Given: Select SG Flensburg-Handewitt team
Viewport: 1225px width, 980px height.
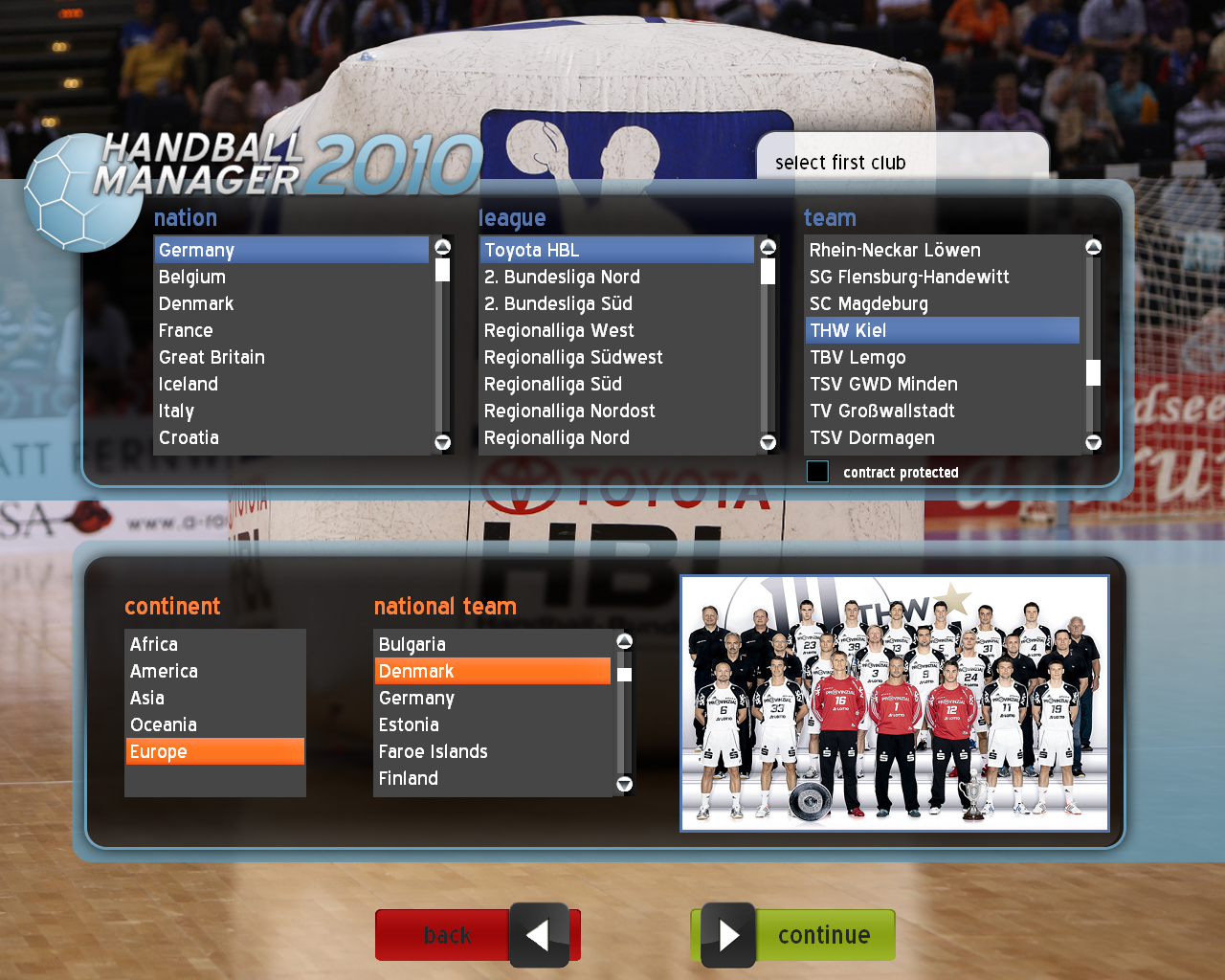Looking at the screenshot, I should [909, 278].
